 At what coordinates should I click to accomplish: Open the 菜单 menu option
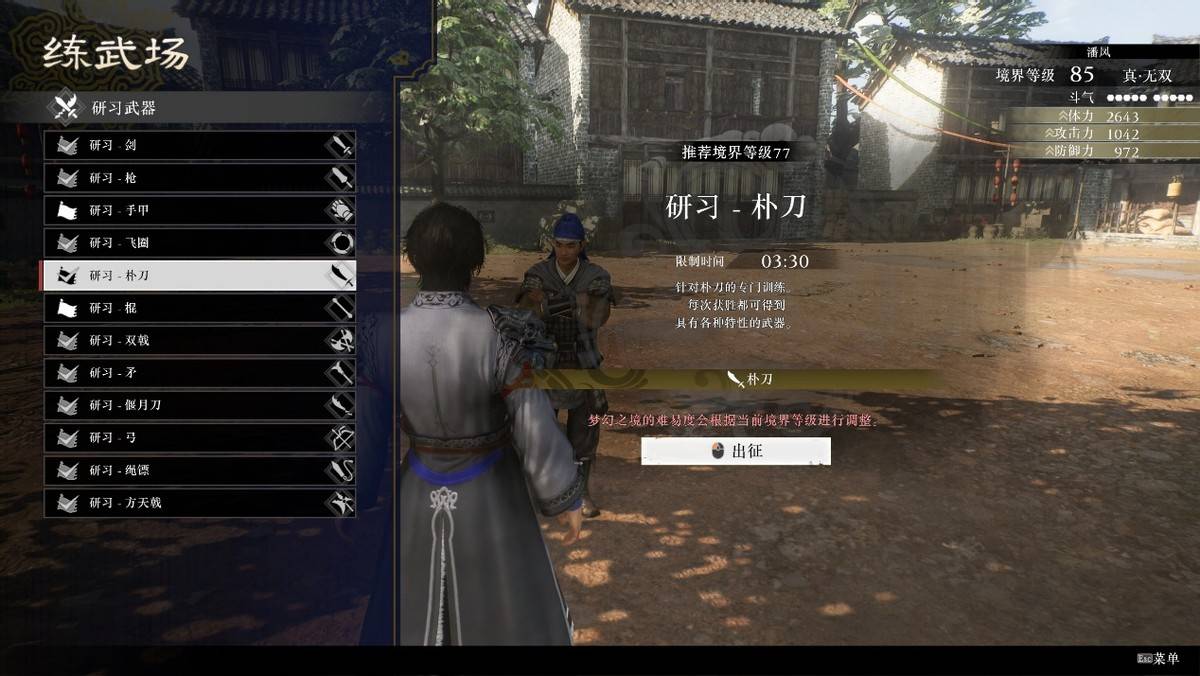click(1158, 659)
